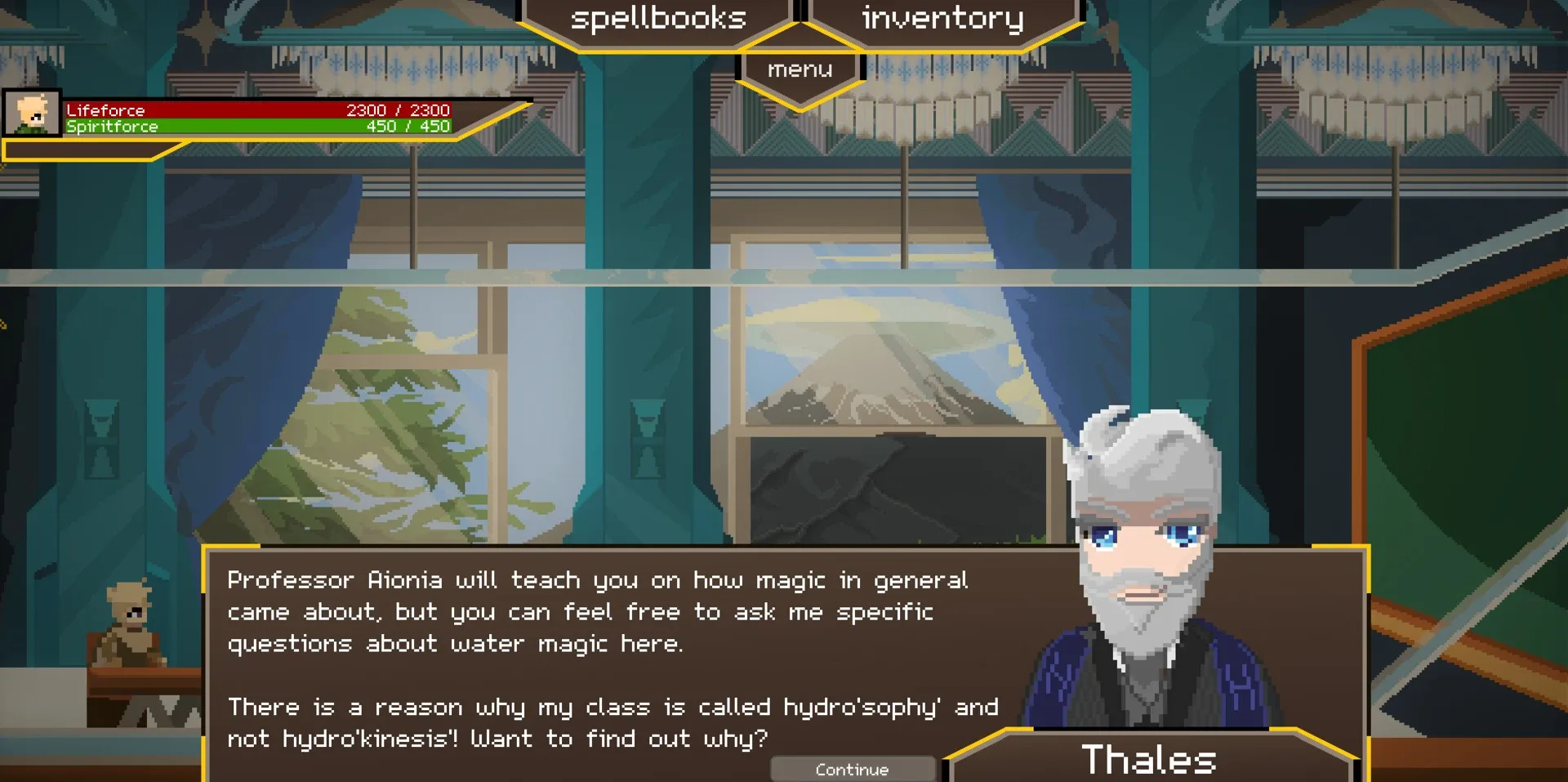Open the menu from the top center
Image resolution: width=1568 pixels, height=782 pixels.
[x=799, y=69]
